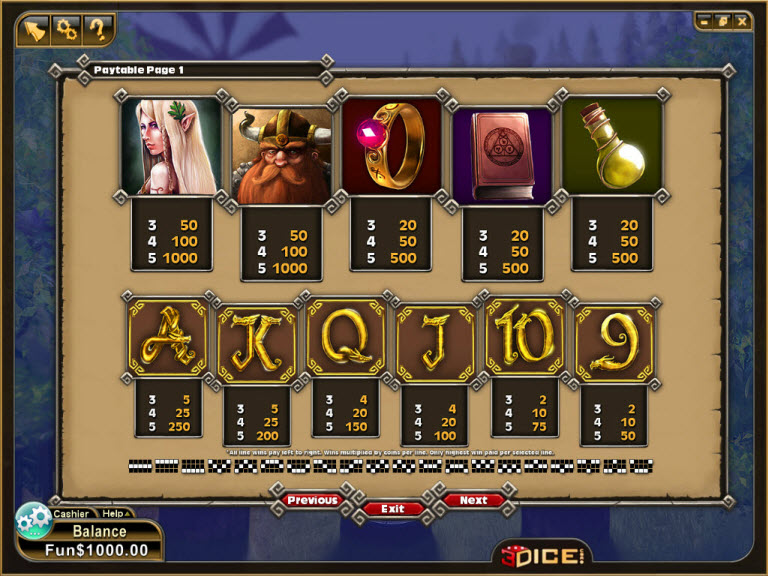
Task: Show the Next paytable page
Action: point(473,499)
